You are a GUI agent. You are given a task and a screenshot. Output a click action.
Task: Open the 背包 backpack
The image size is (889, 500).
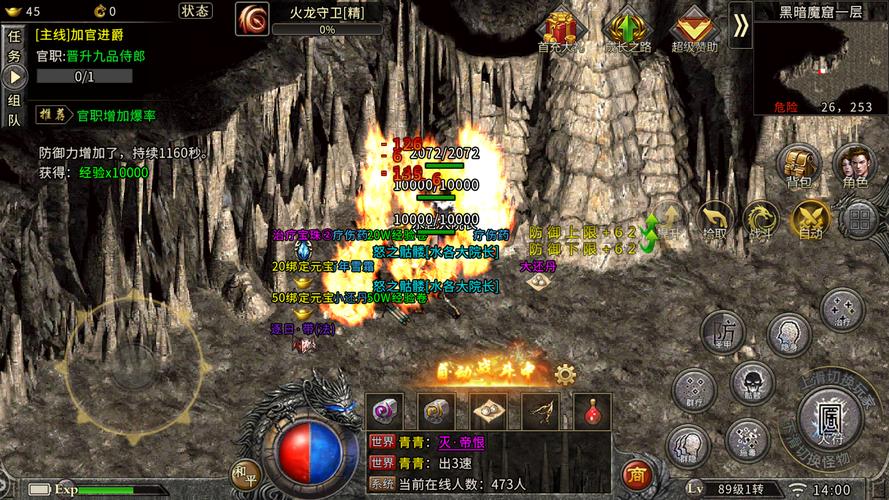[798, 165]
